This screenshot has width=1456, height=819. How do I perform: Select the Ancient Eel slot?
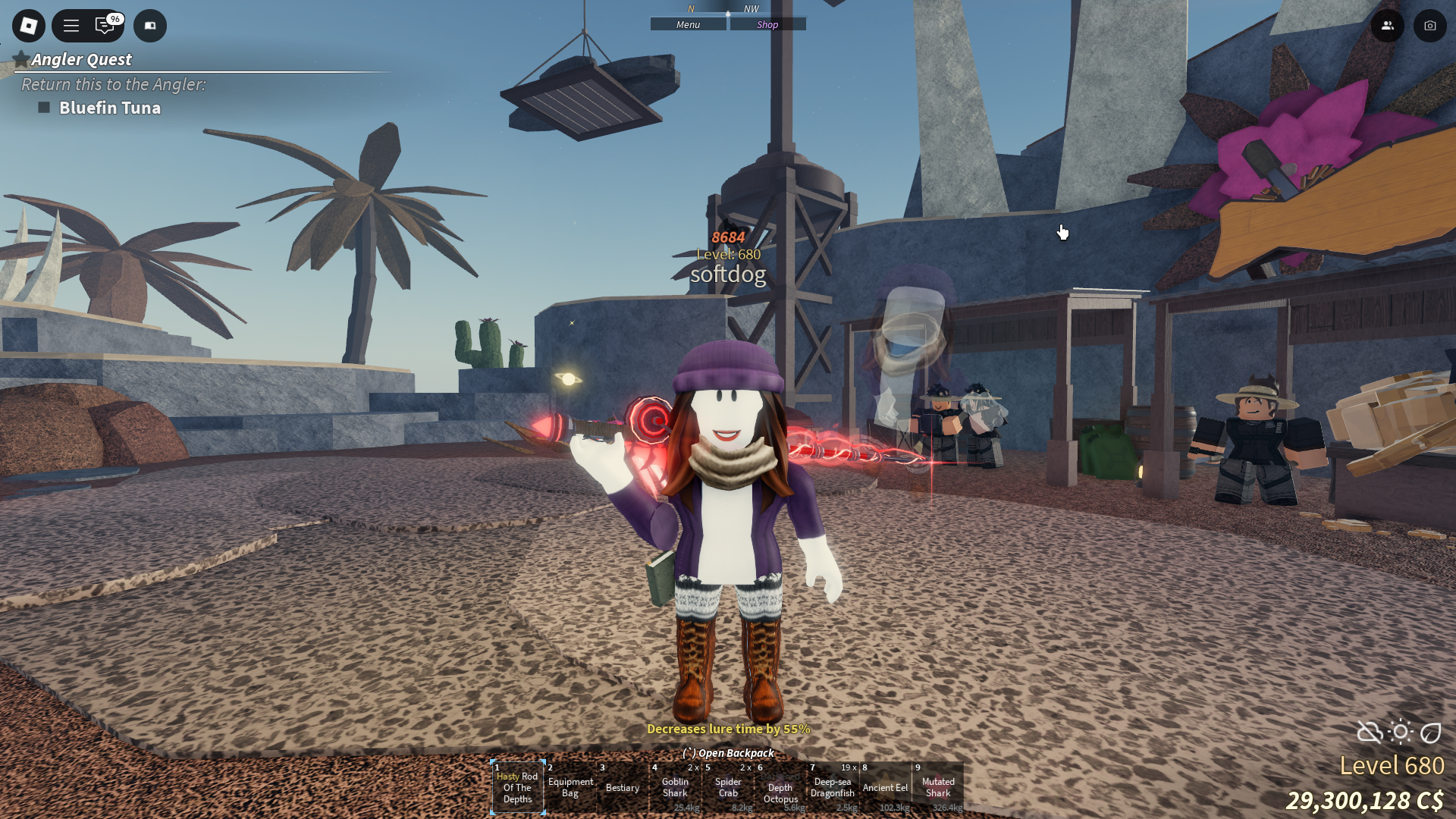(885, 788)
